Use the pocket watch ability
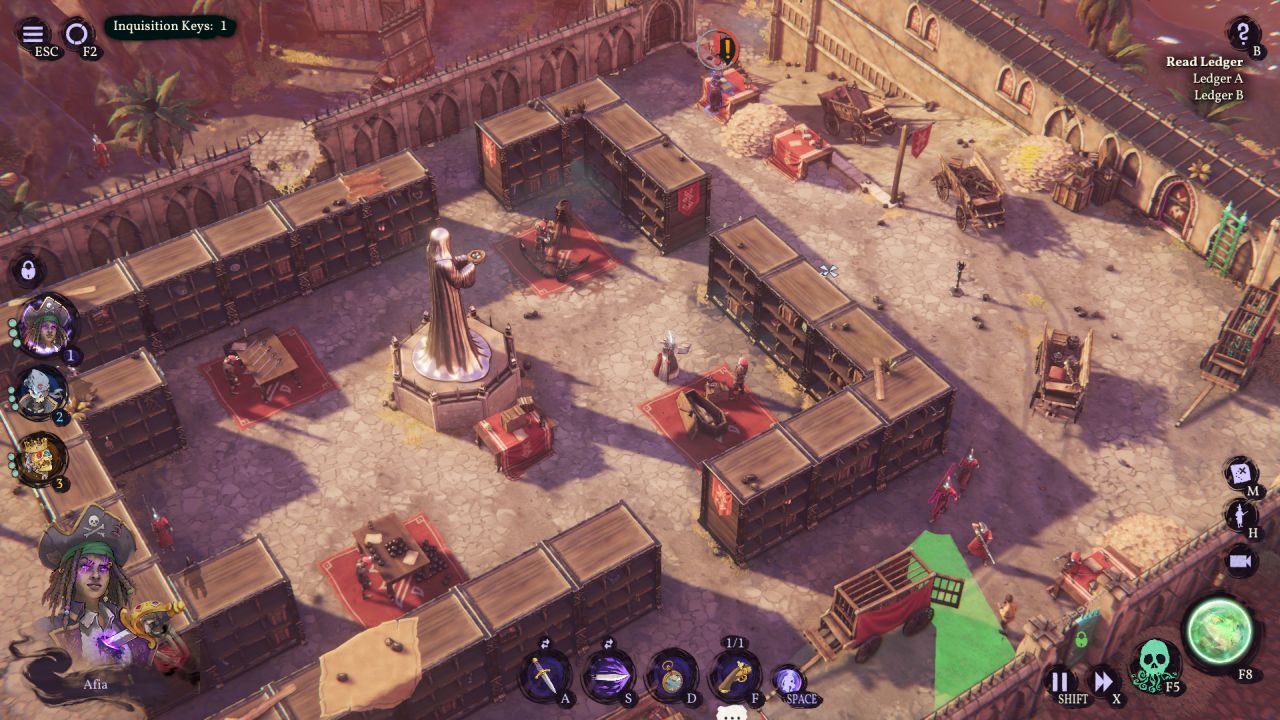 coord(672,675)
